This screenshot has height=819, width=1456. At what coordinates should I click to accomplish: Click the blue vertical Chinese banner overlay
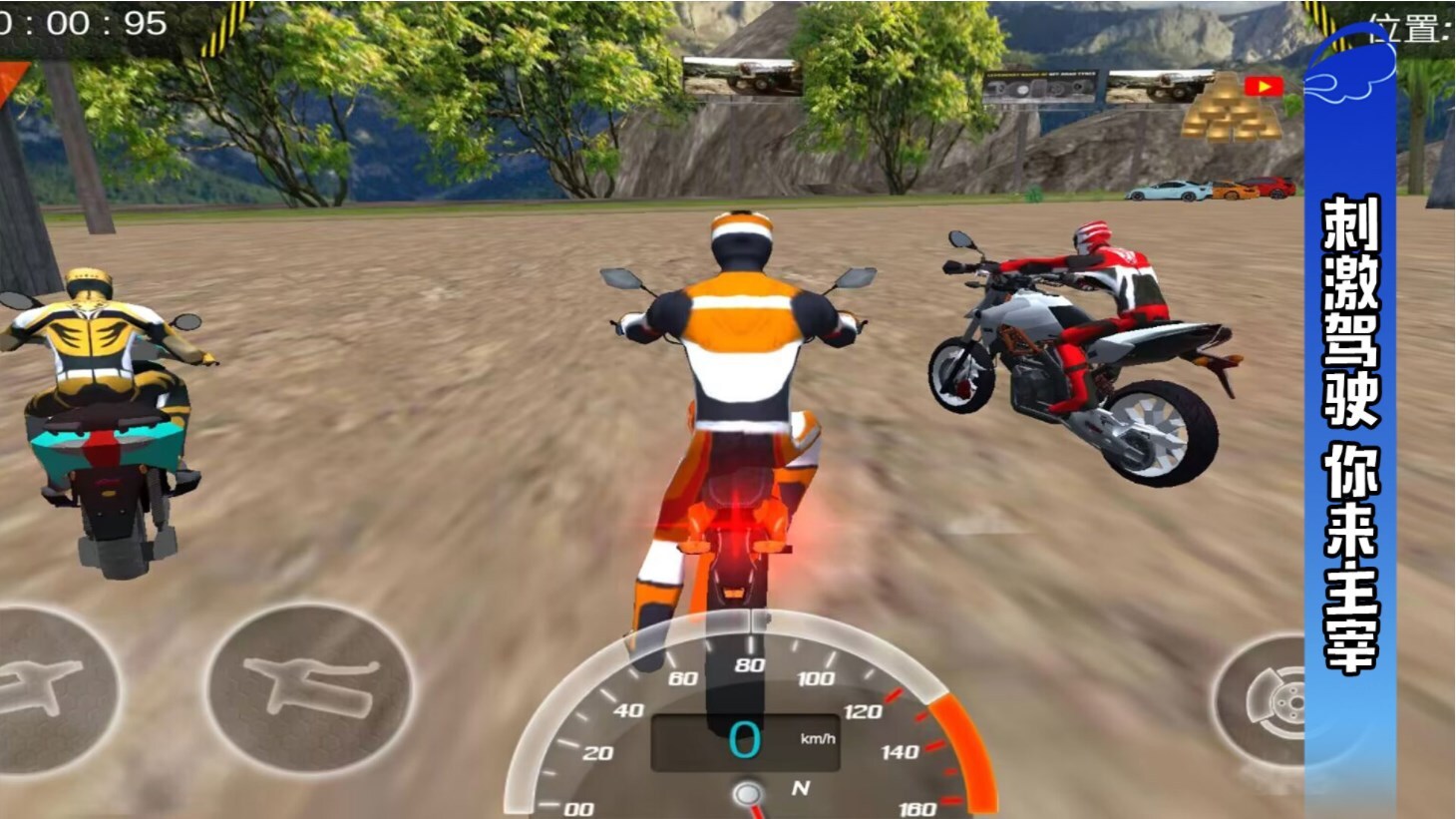[x=1350, y=429]
